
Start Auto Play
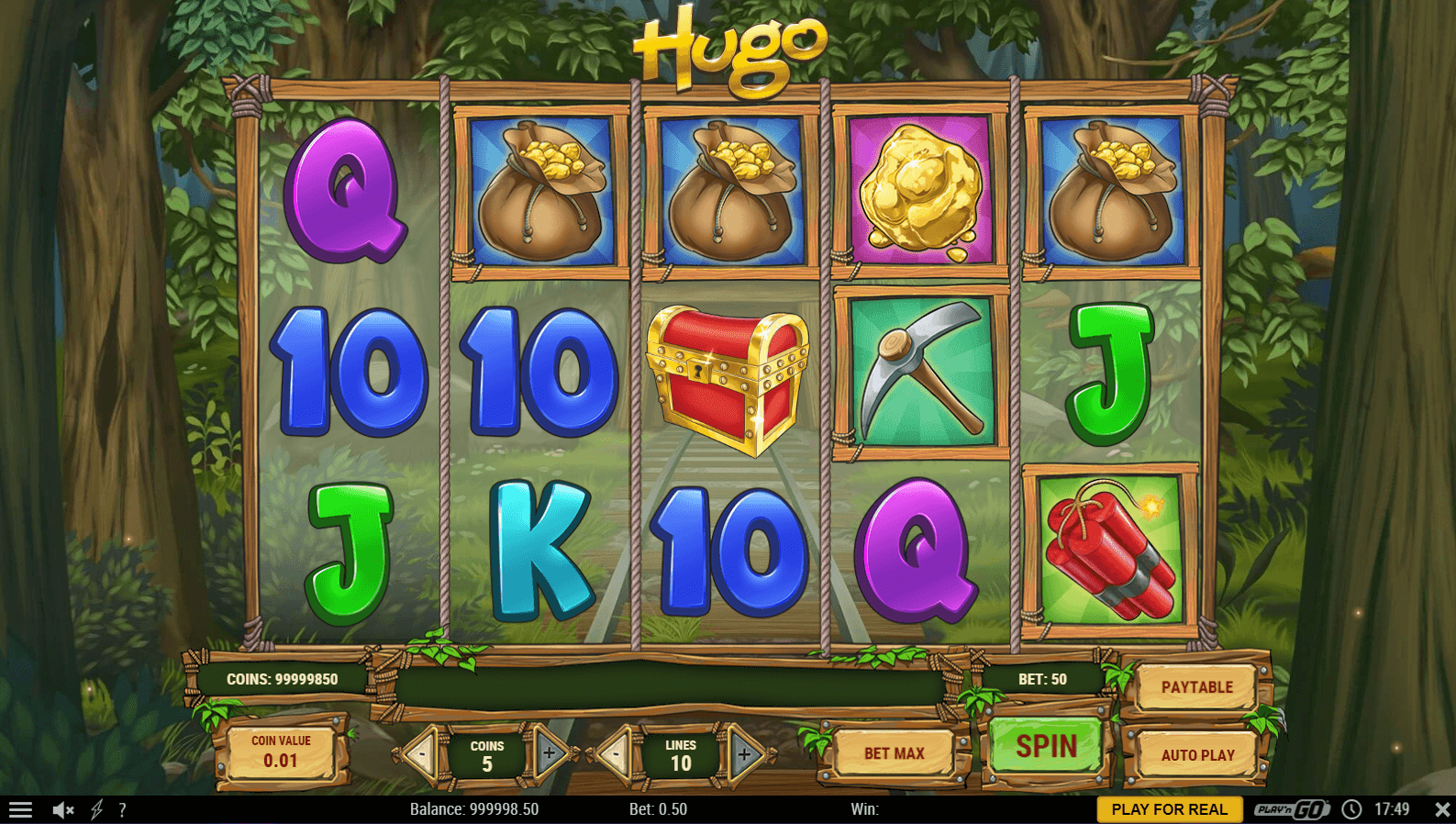pos(1197,755)
